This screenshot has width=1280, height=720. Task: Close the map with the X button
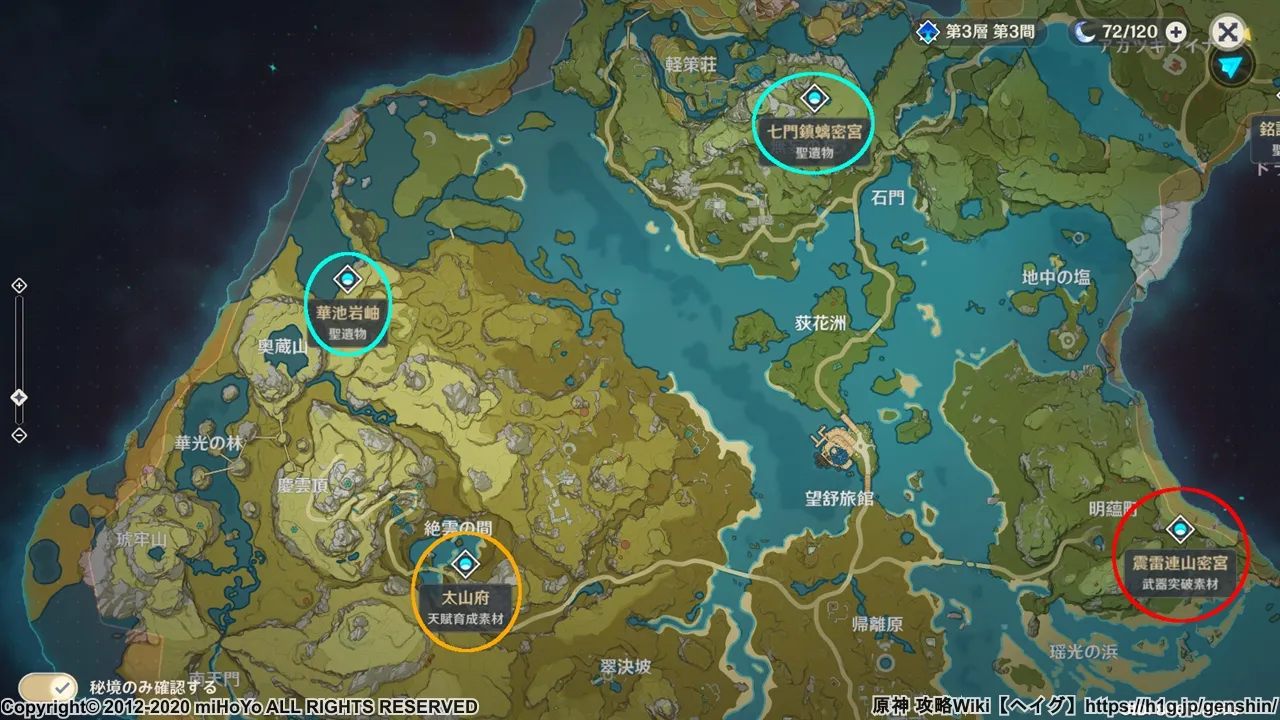[x=1227, y=32]
